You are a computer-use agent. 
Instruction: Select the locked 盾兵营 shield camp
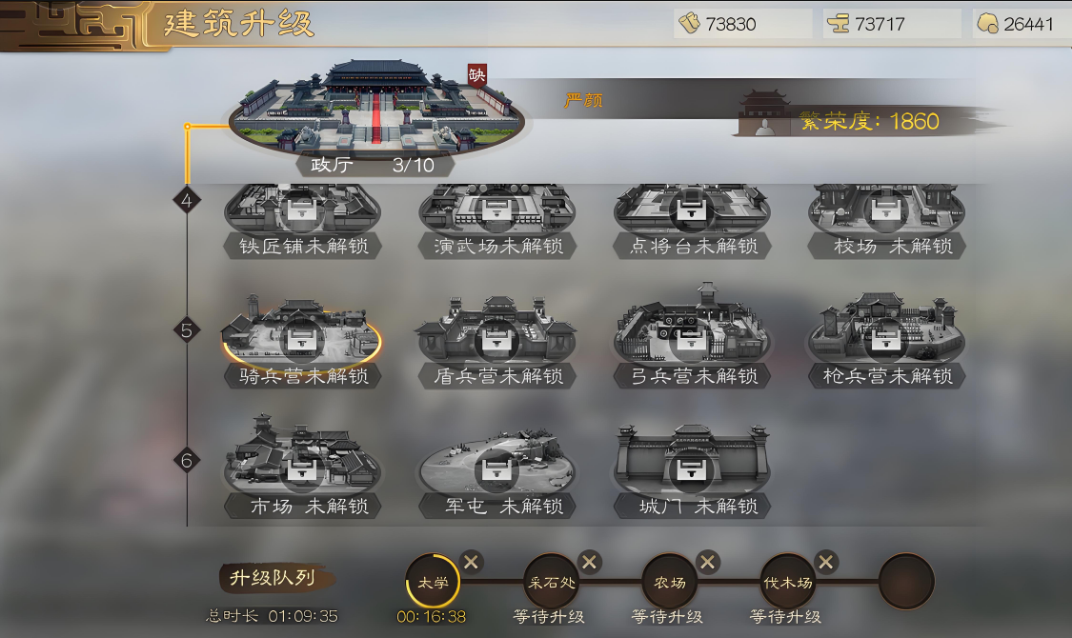point(497,335)
